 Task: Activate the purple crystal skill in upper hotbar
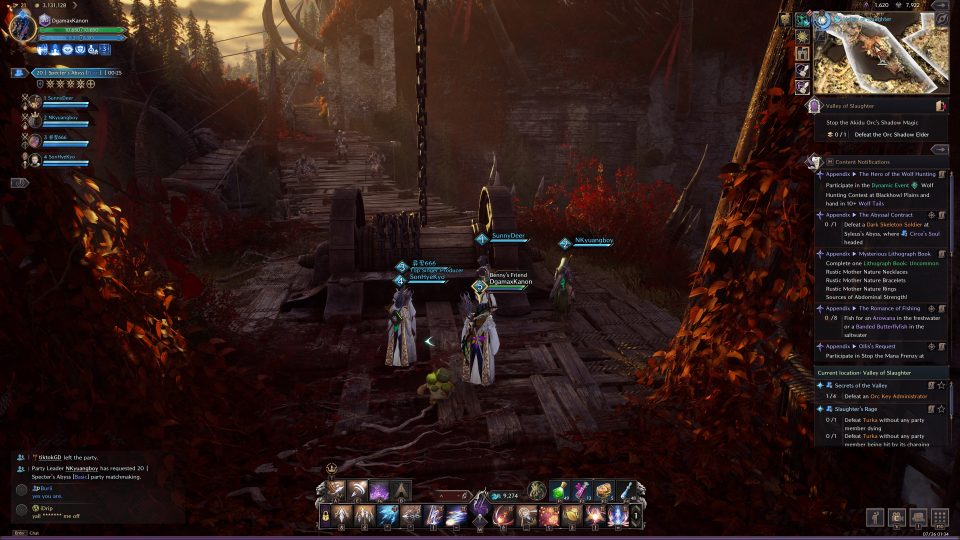pyautogui.click(x=380, y=490)
